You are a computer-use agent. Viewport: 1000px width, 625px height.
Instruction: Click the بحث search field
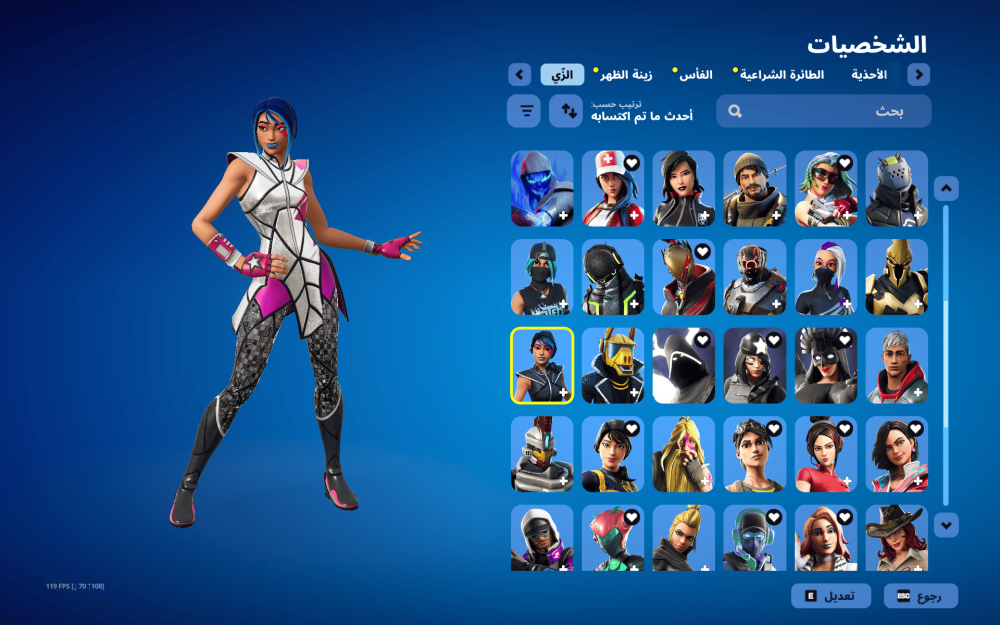[x=823, y=111]
